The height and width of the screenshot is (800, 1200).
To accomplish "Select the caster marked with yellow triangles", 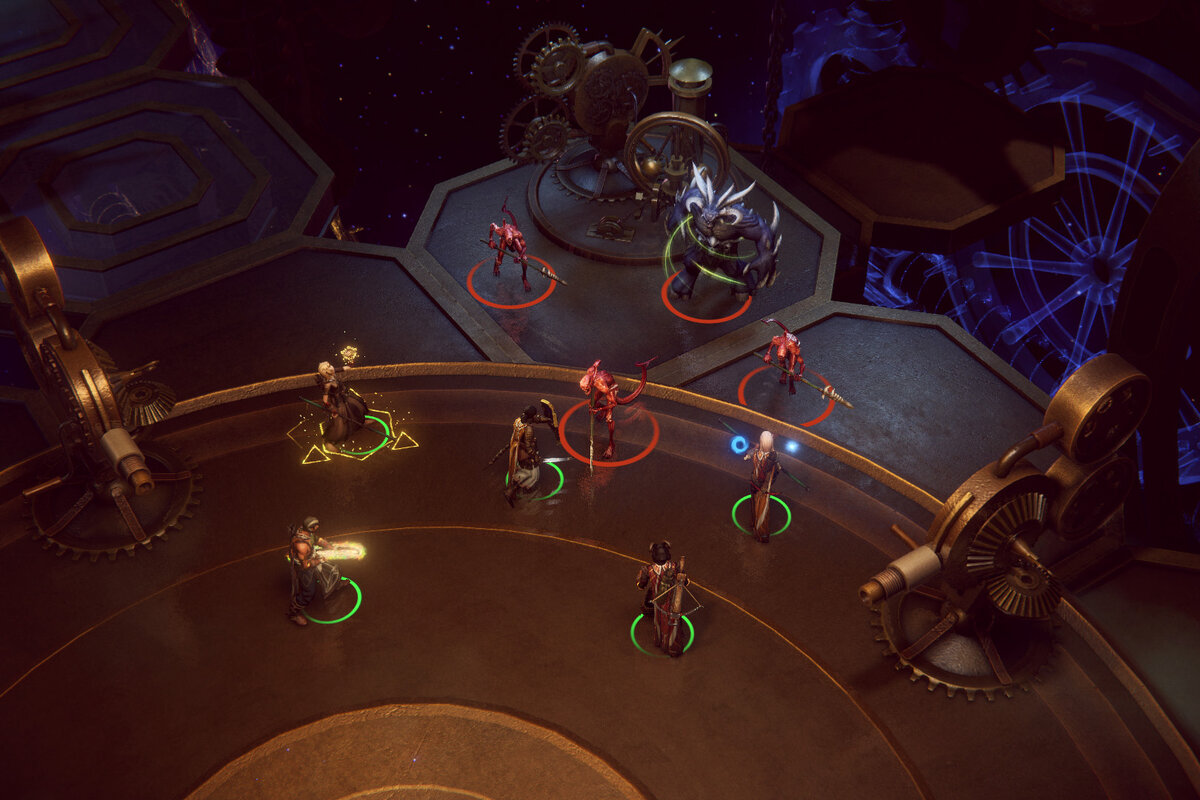I will (340, 403).
